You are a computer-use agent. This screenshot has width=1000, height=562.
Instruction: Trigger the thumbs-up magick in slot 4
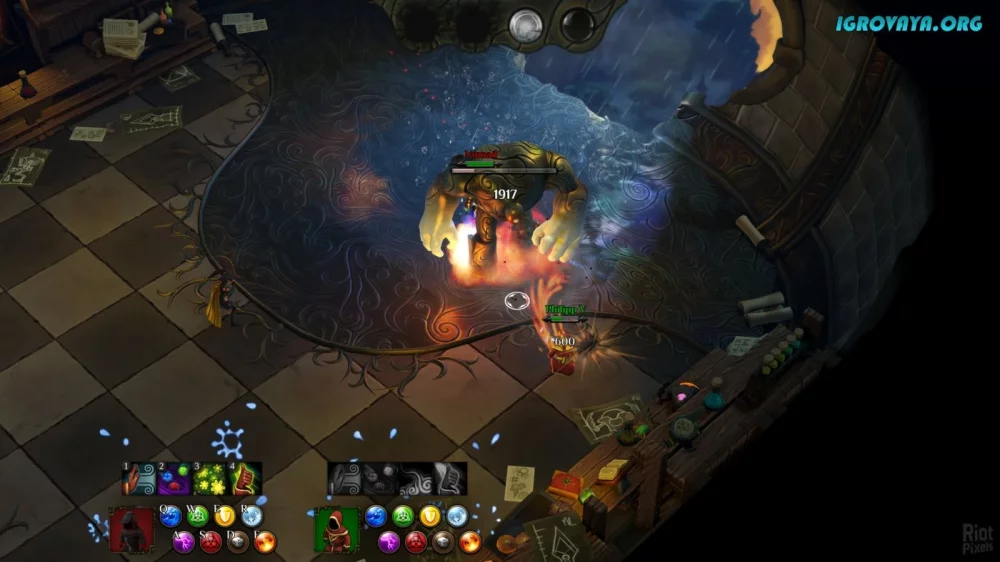coord(246,479)
